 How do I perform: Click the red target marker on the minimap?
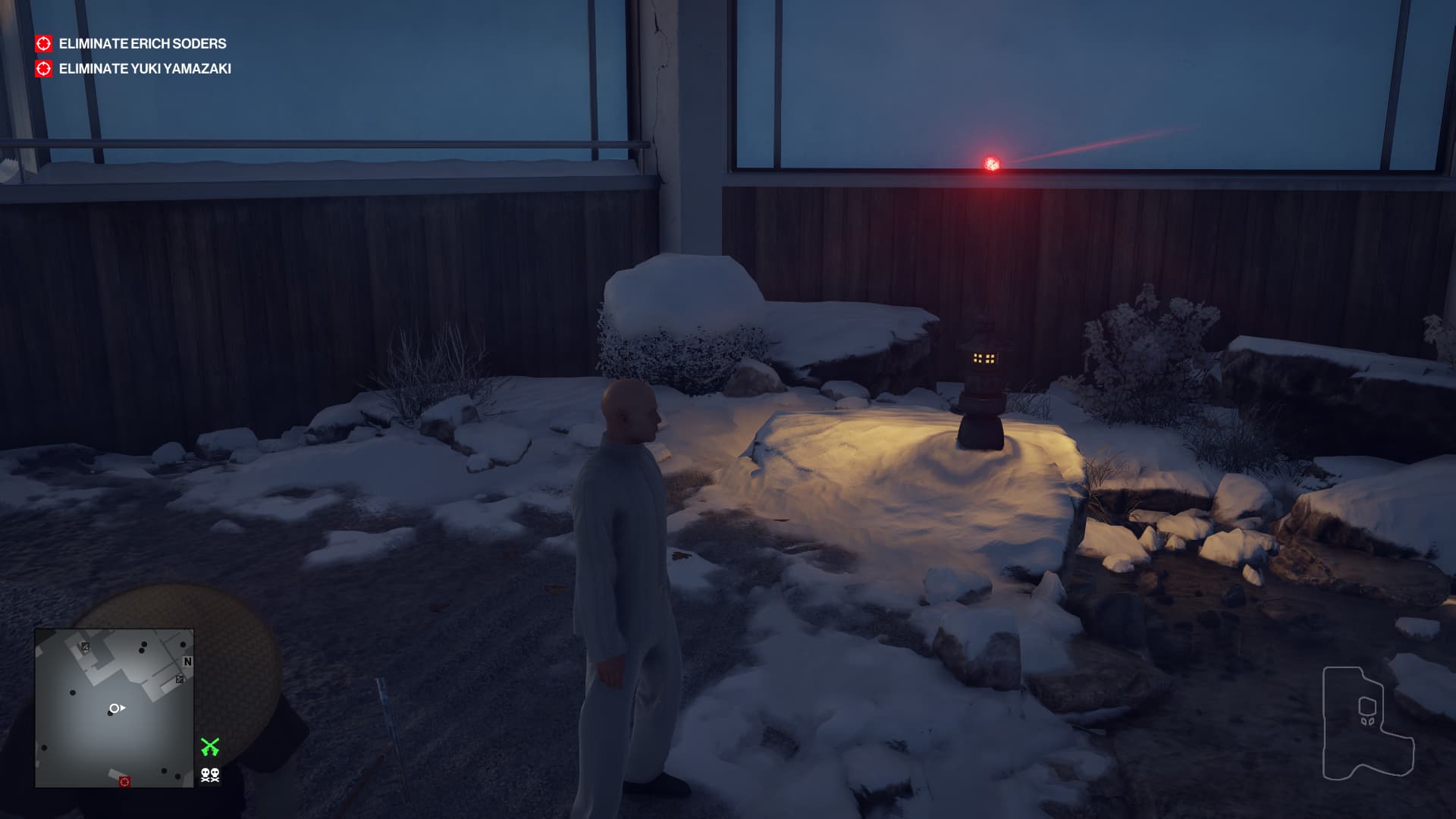[x=125, y=781]
